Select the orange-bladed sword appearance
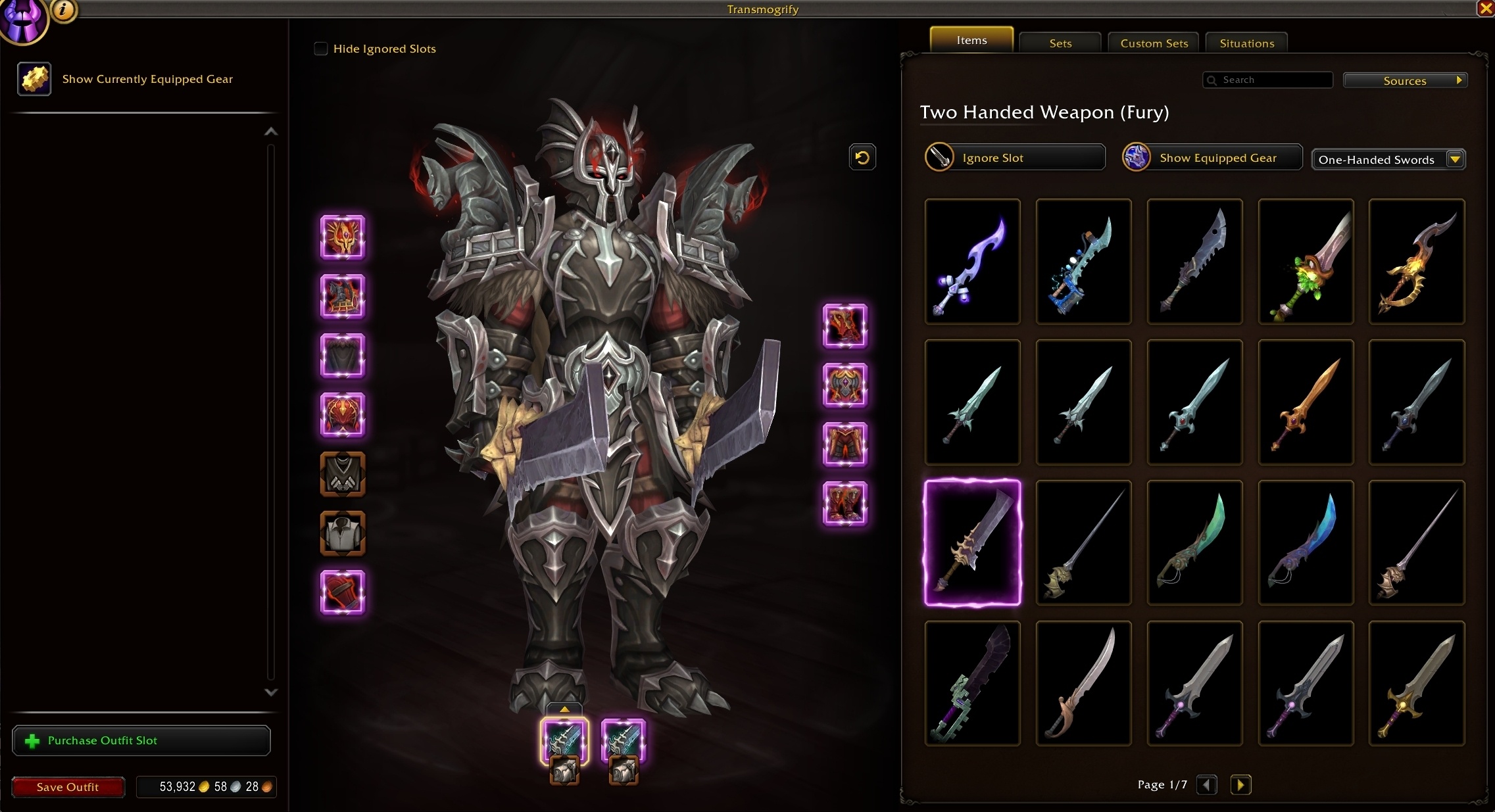The height and width of the screenshot is (812, 1495). (1306, 402)
